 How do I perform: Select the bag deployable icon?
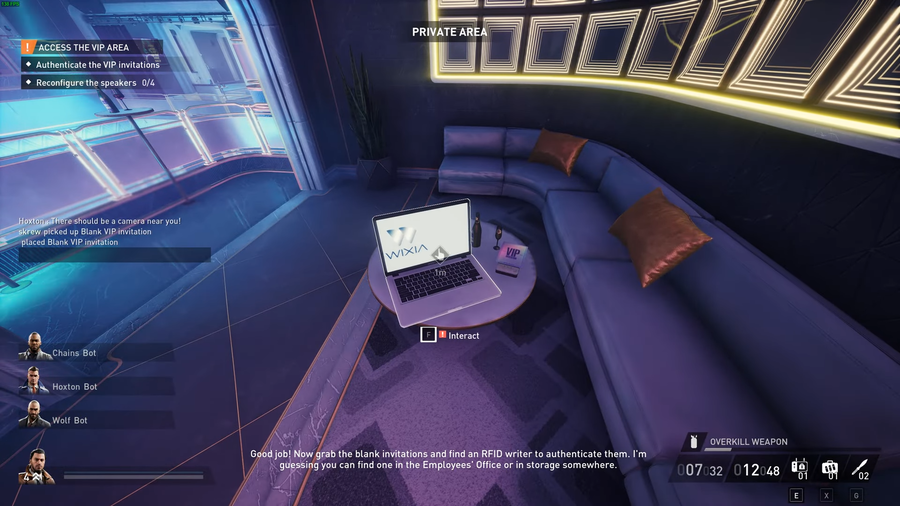[830, 467]
